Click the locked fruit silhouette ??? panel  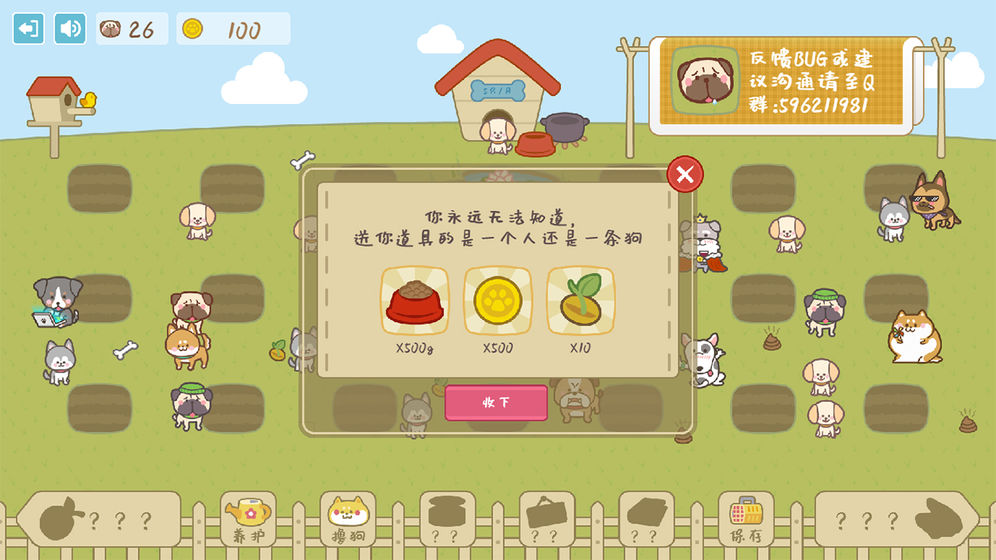tap(98, 520)
